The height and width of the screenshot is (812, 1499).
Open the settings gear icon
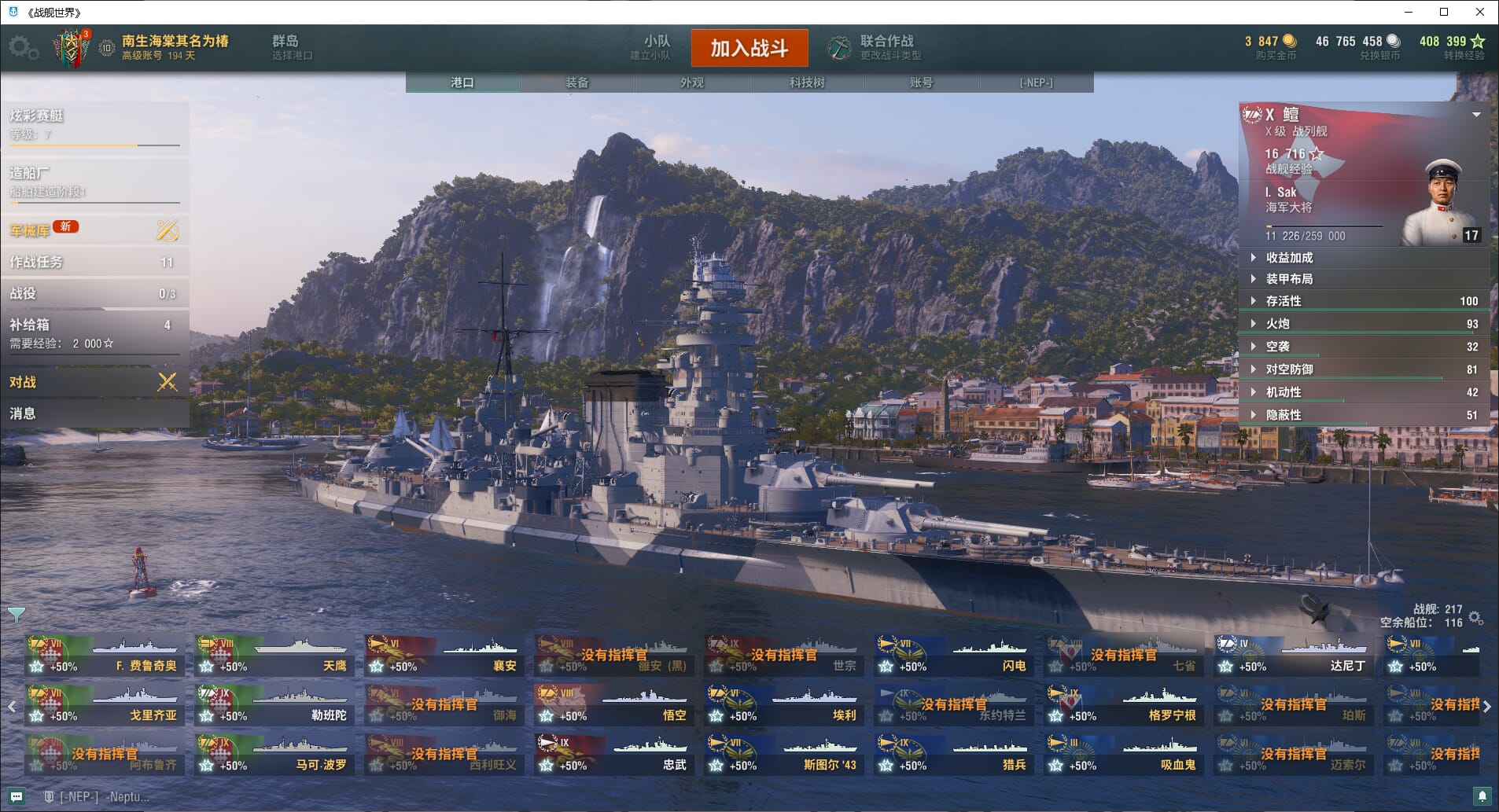click(x=21, y=47)
